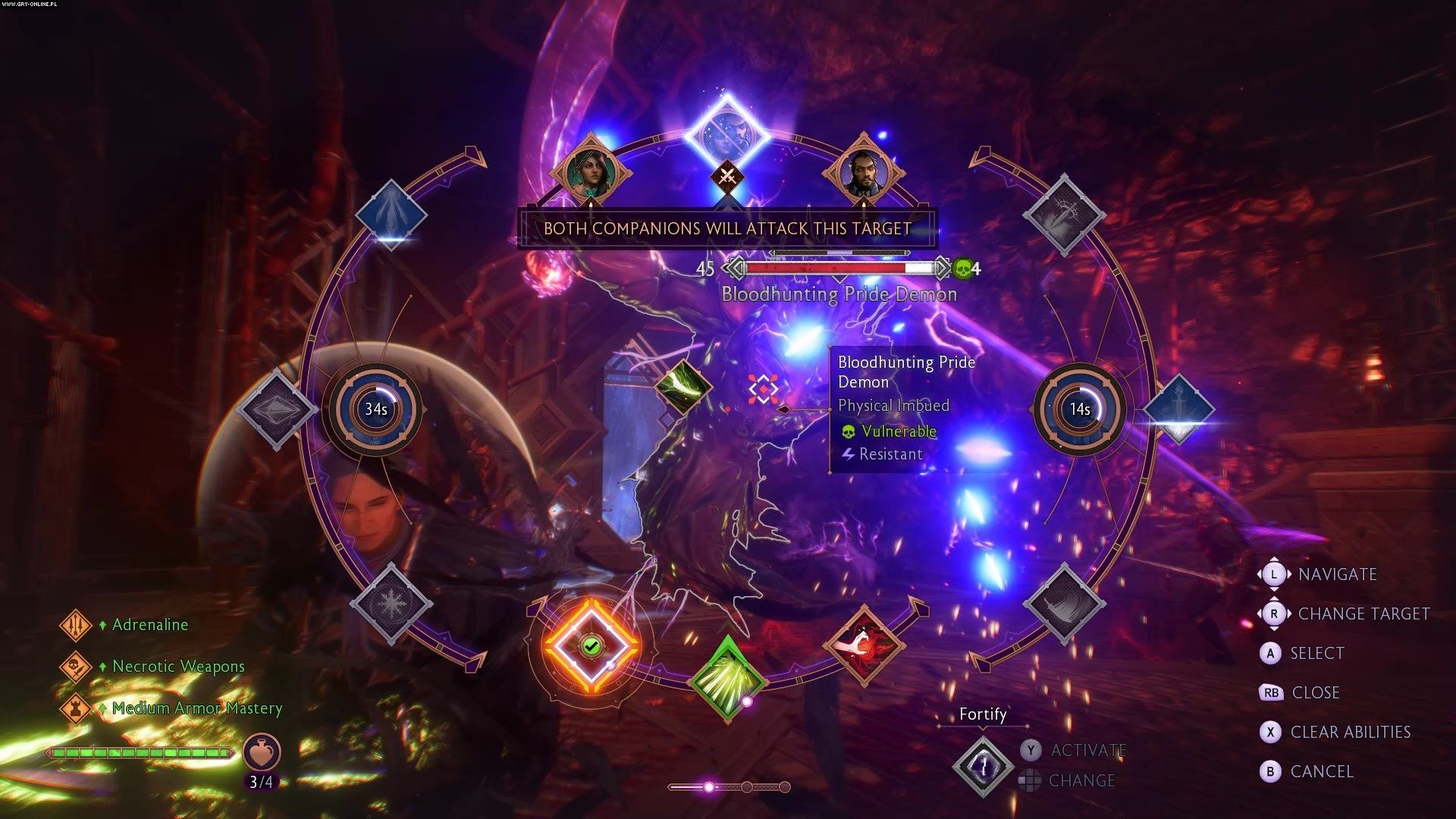The width and height of the screenshot is (1456, 819).
Task: Select the Bloodhunting Pride Demon target marker
Action: [x=763, y=389]
